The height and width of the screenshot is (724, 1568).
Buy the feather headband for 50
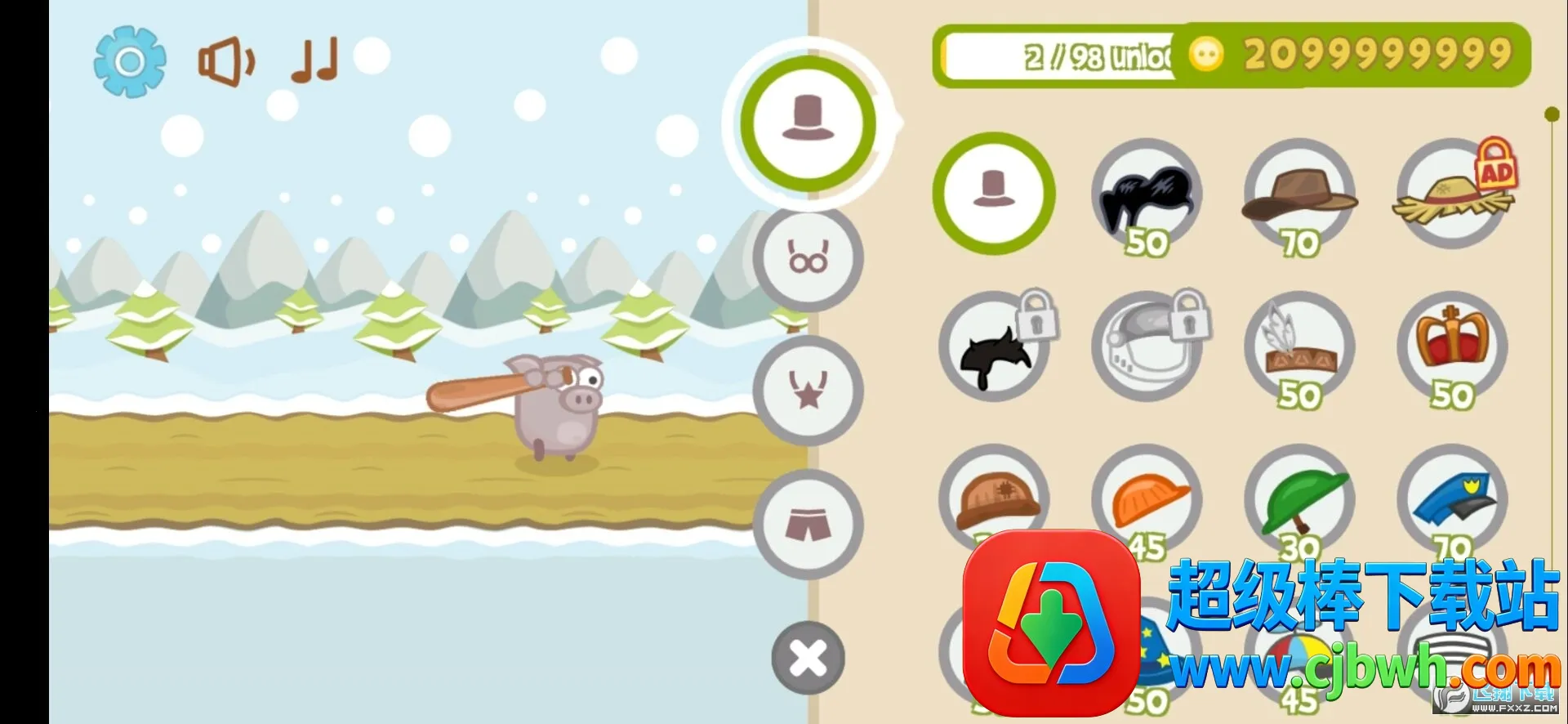tap(1298, 347)
